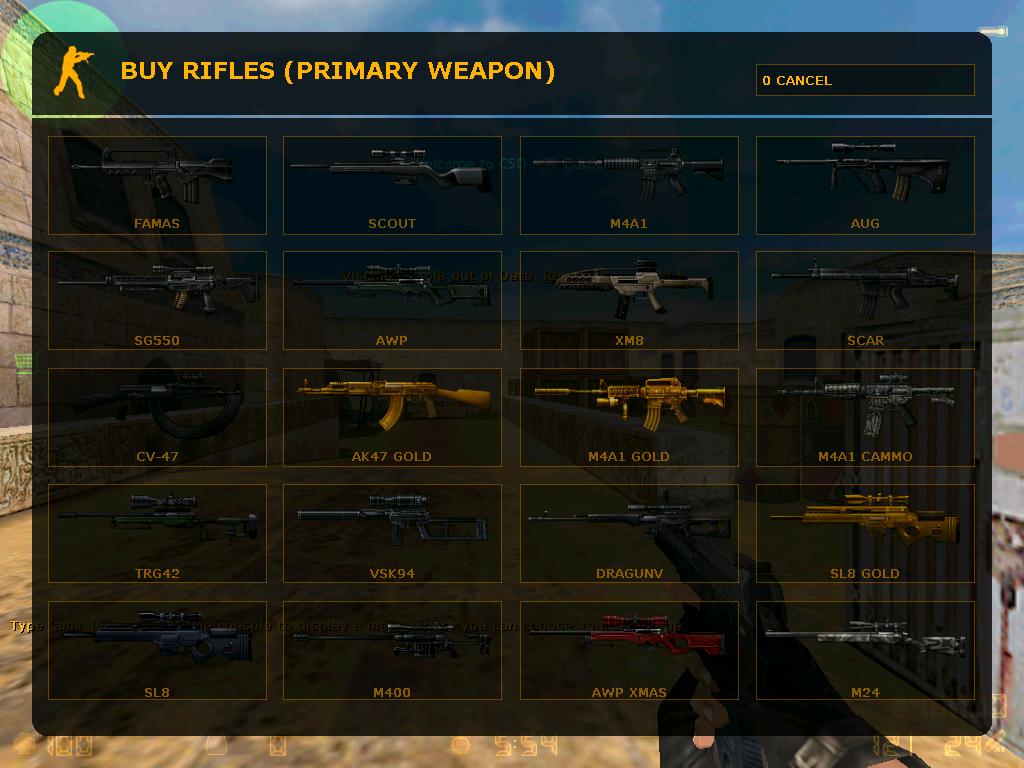This screenshot has width=1024, height=768.
Task: Purchase the standard M4A1
Action: pyautogui.click(x=629, y=186)
